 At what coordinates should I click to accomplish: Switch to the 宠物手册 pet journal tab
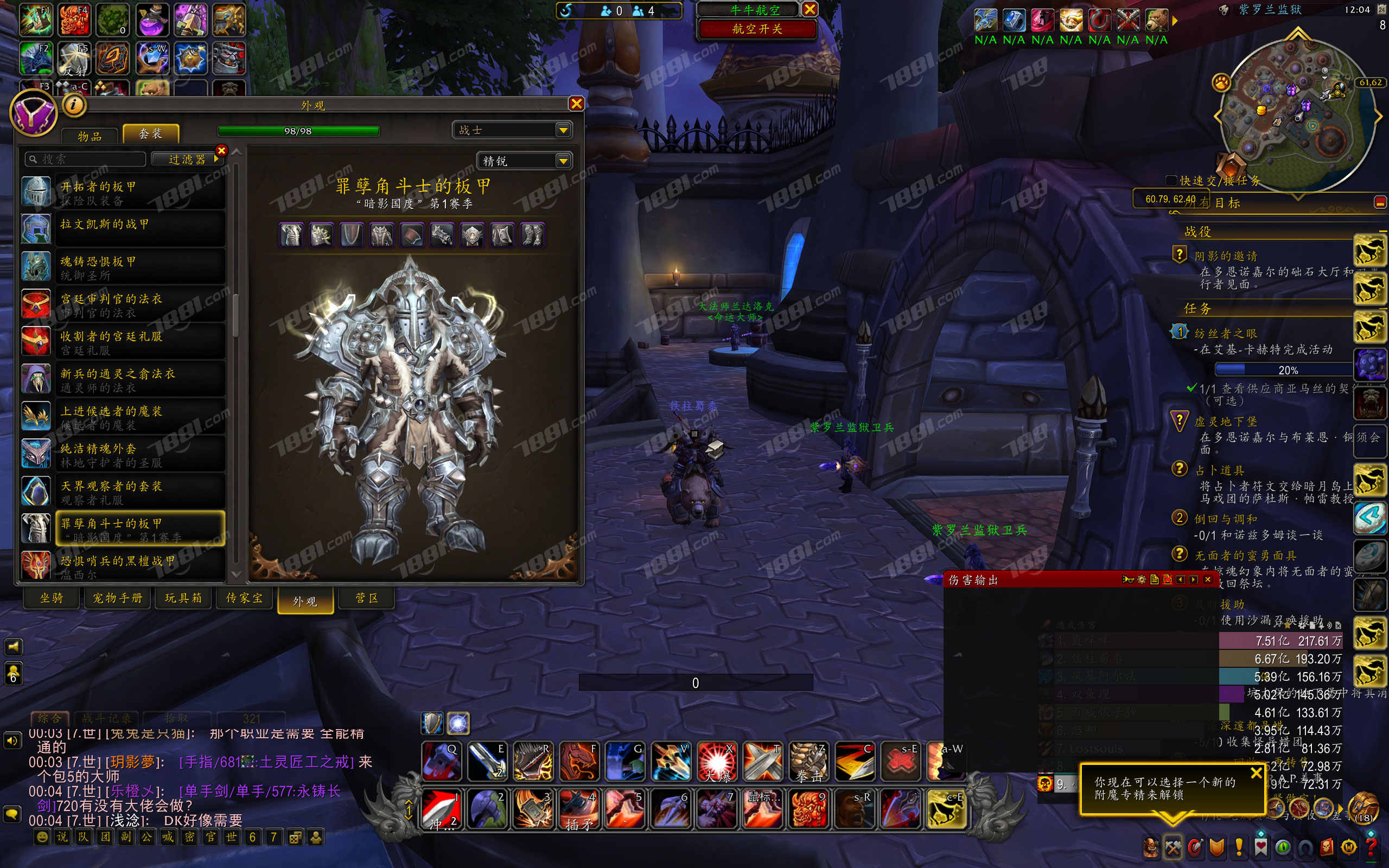[118, 598]
